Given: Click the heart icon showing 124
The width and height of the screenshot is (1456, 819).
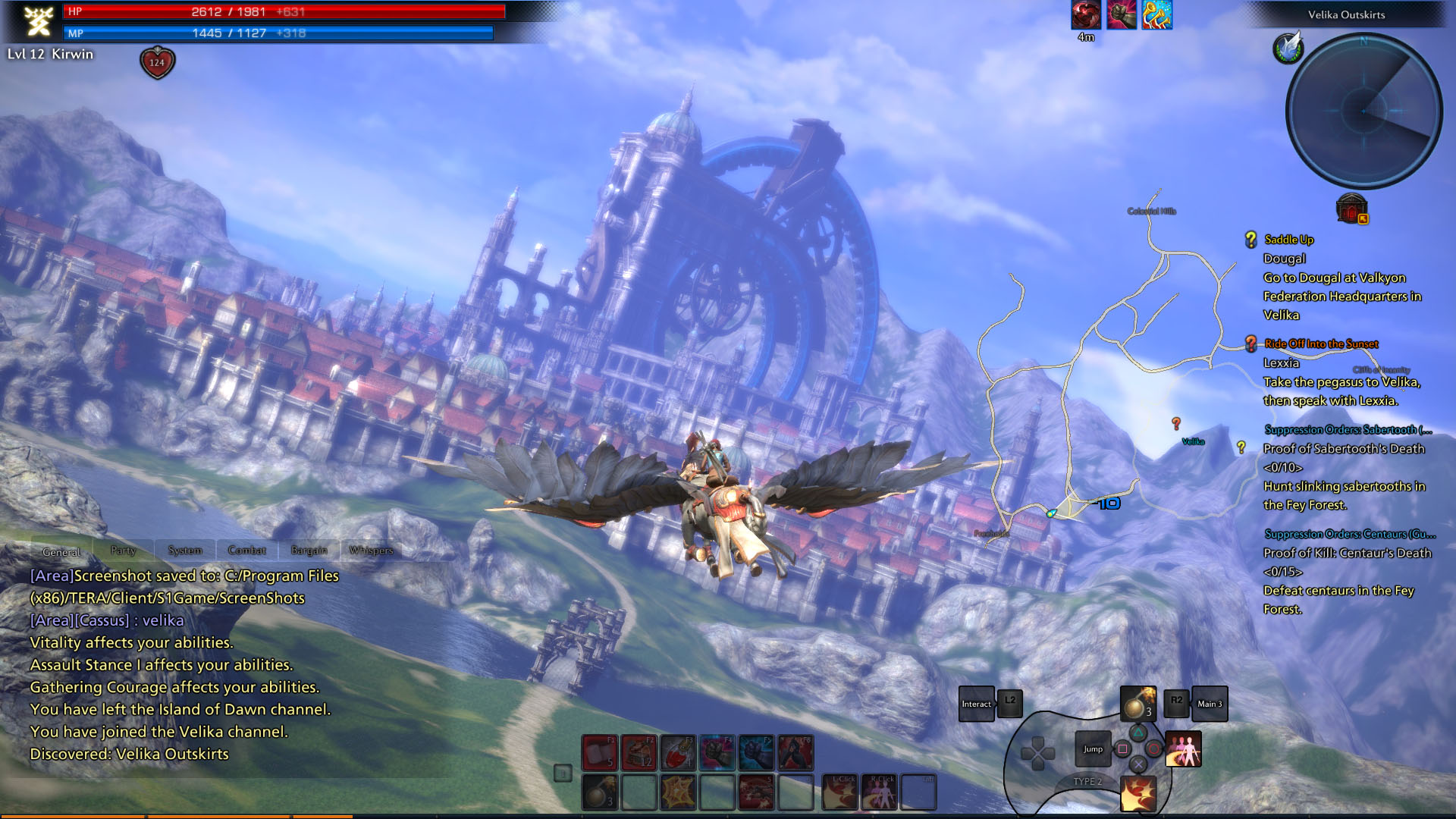Looking at the screenshot, I should (x=157, y=63).
